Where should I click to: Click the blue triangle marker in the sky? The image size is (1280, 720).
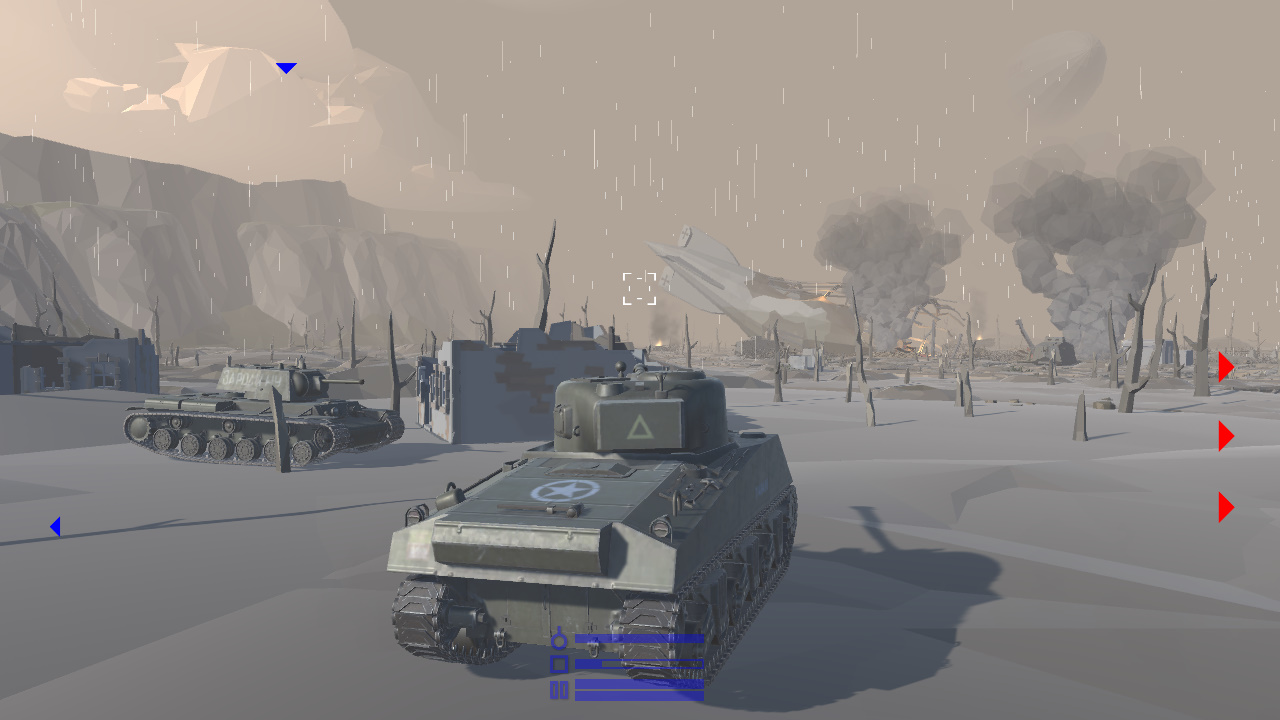pyautogui.click(x=286, y=67)
